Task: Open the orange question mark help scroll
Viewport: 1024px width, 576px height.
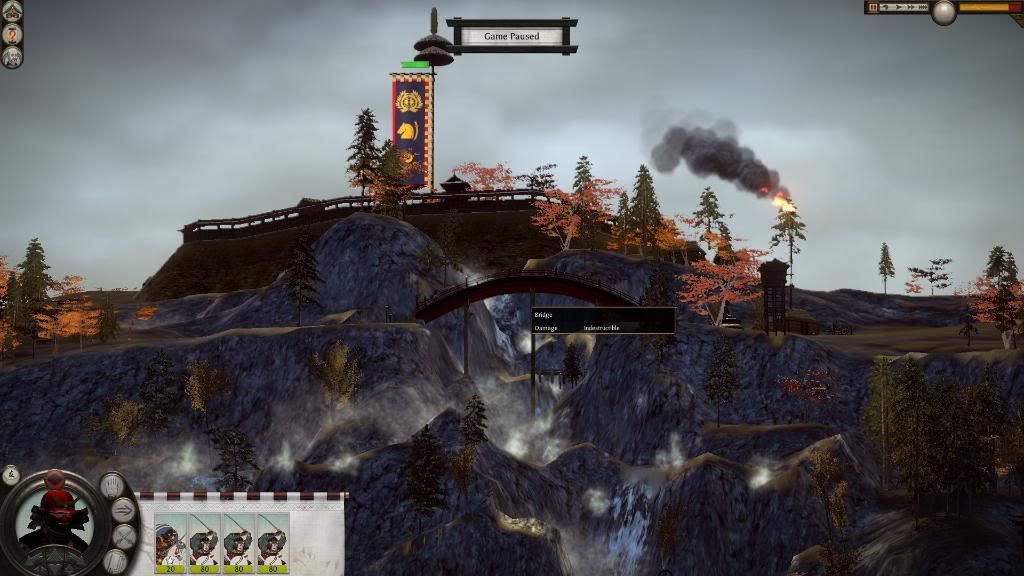Action: tap(12, 33)
